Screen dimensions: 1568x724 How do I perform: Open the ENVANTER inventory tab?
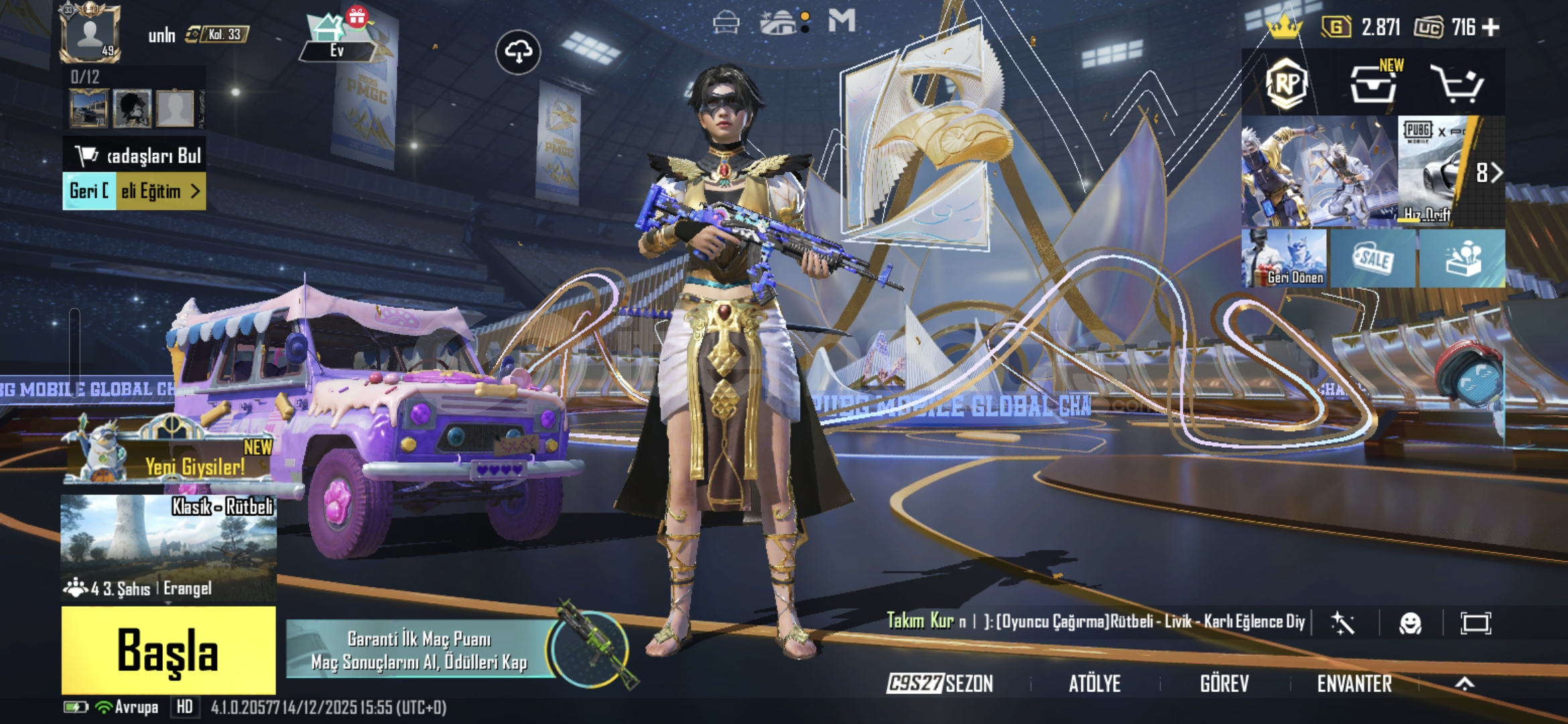click(x=1354, y=683)
